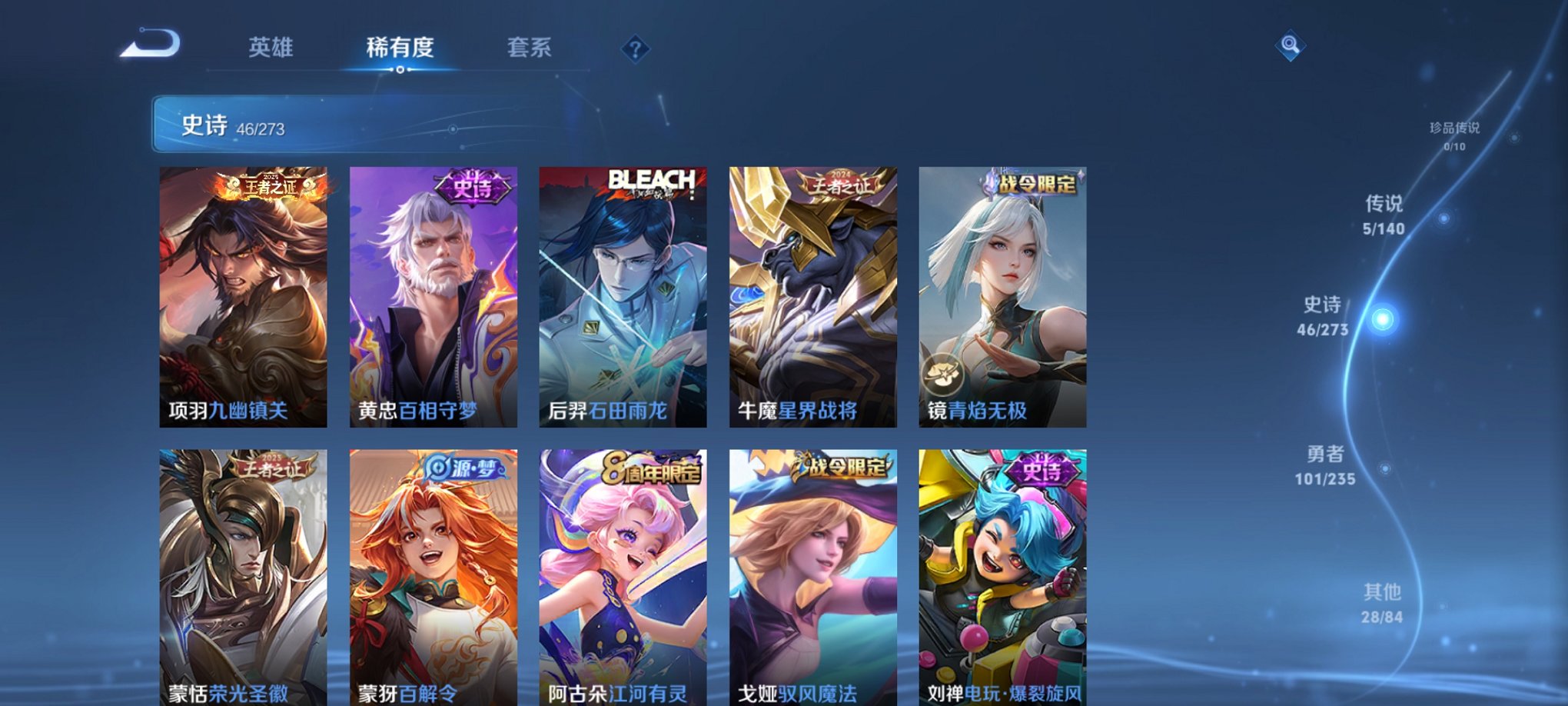Viewport: 1568px width, 706px height.
Task: Click the BLEACH collab badge on 后羿 card
Action: [x=652, y=179]
